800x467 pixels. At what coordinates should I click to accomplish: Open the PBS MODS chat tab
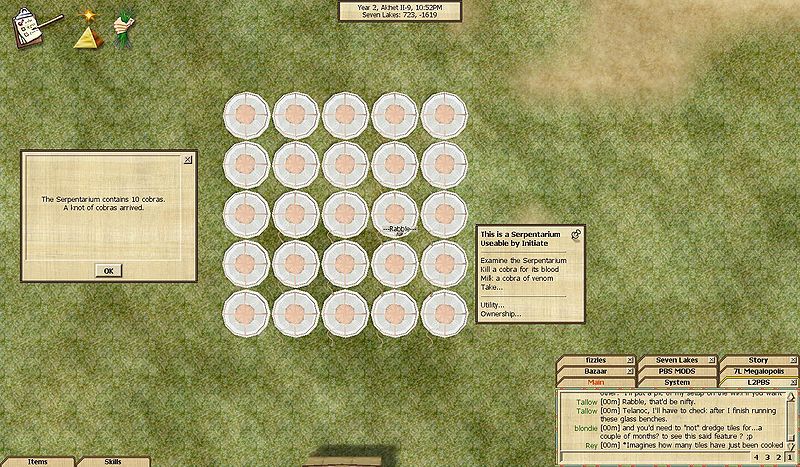point(676,371)
